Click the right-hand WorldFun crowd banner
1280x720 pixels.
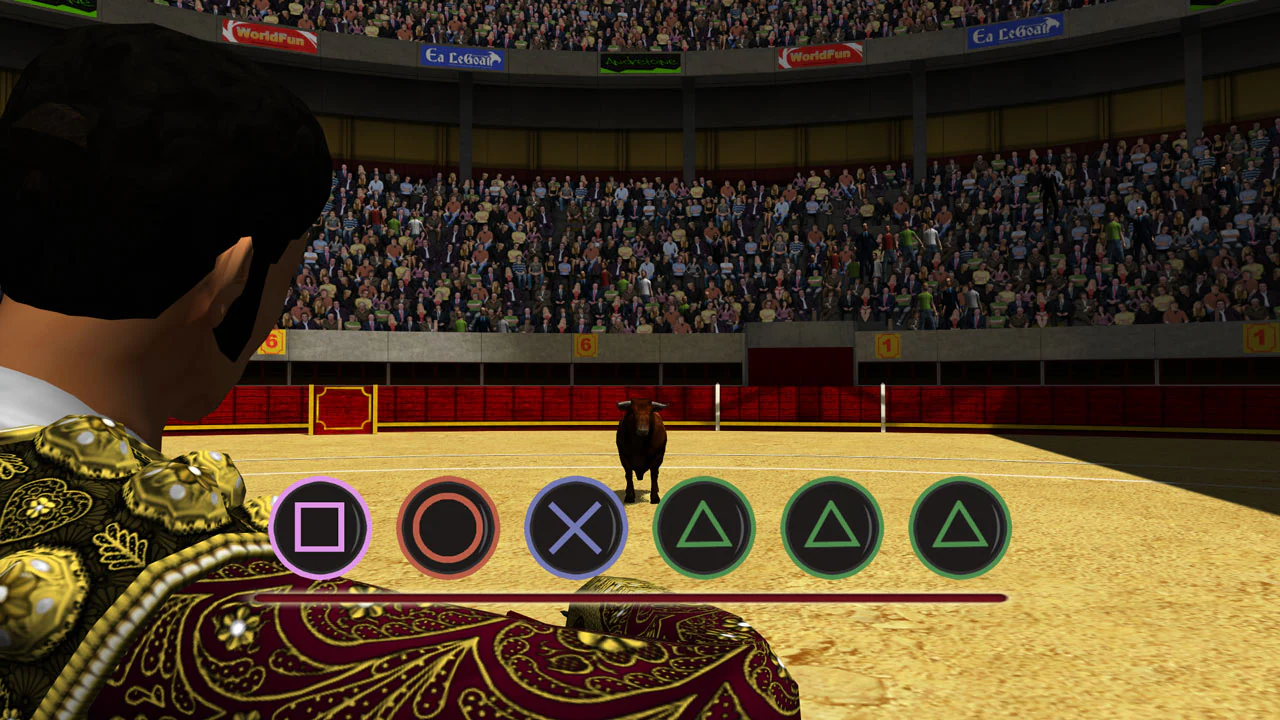pos(820,55)
